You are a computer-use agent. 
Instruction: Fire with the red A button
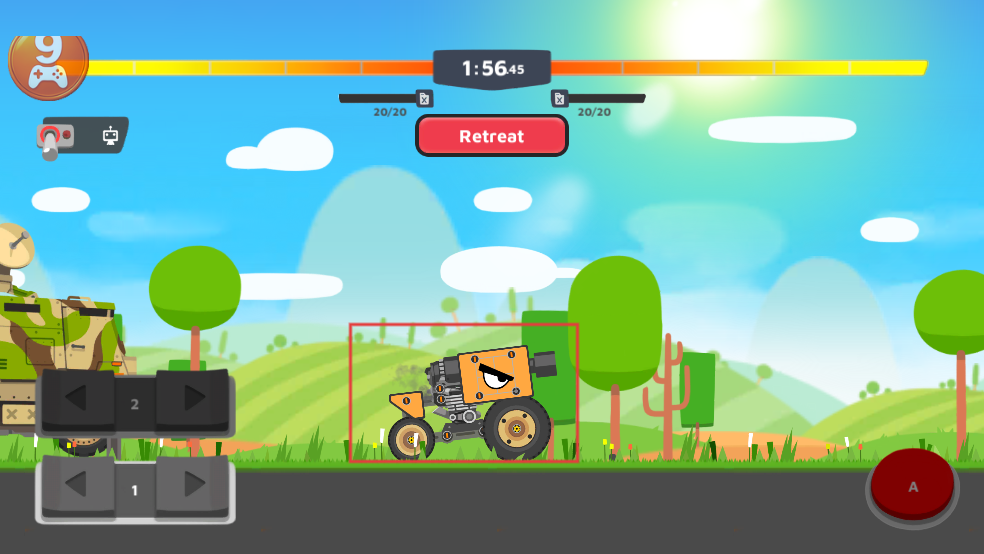(x=912, y=486)
